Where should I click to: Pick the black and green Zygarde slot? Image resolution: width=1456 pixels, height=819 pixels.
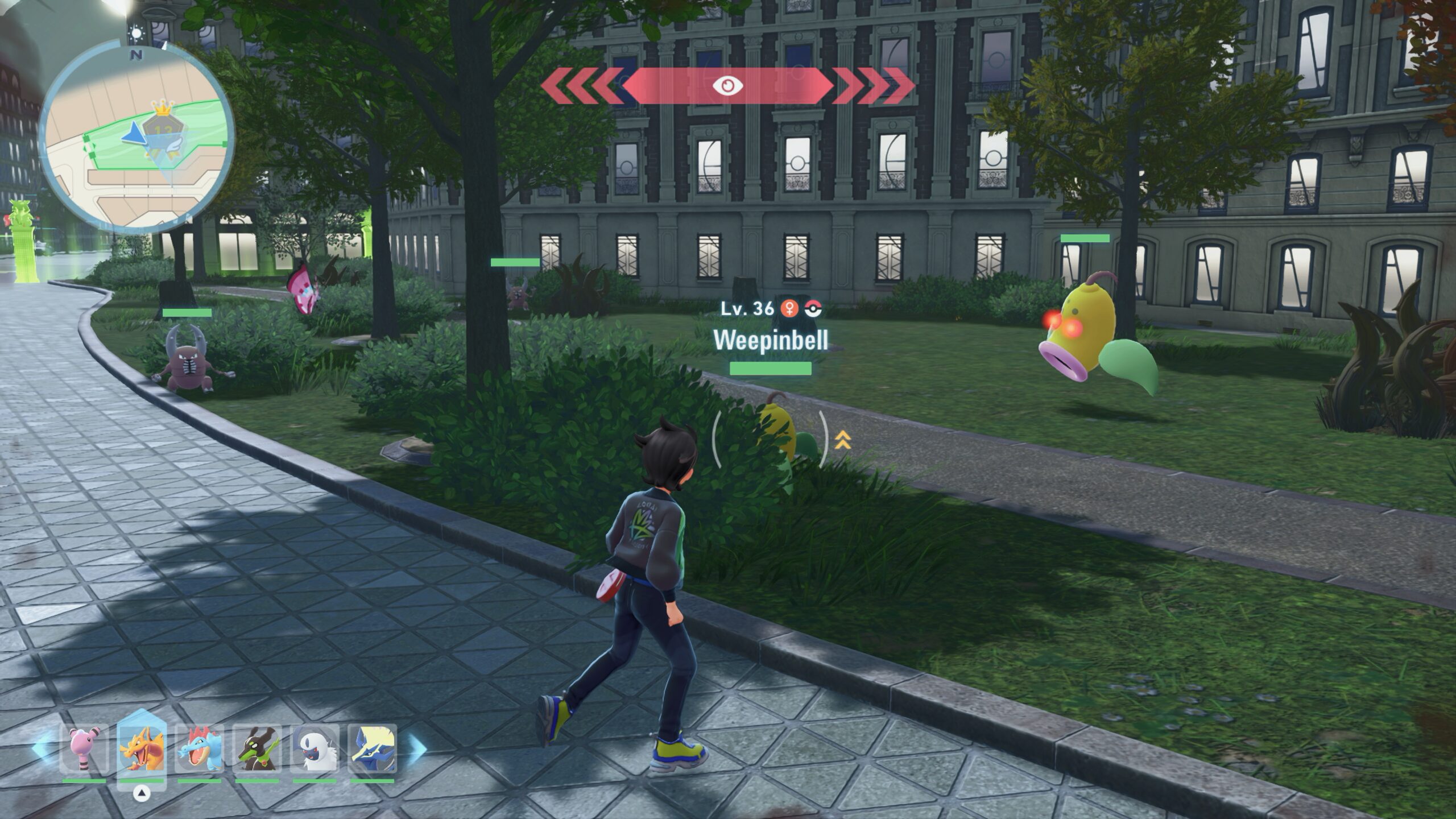(257, 749)
